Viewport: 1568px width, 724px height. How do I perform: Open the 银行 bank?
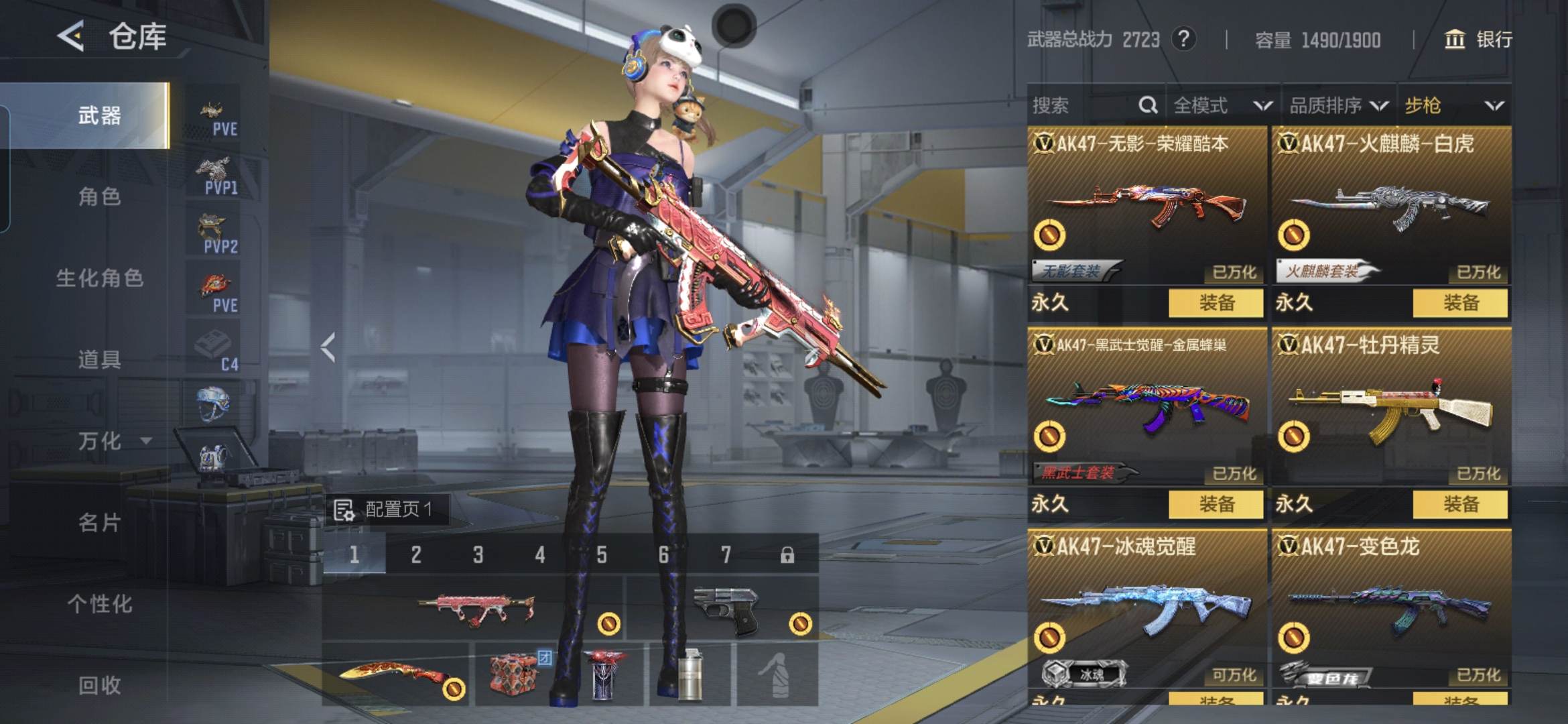(x=1478, y=40)
